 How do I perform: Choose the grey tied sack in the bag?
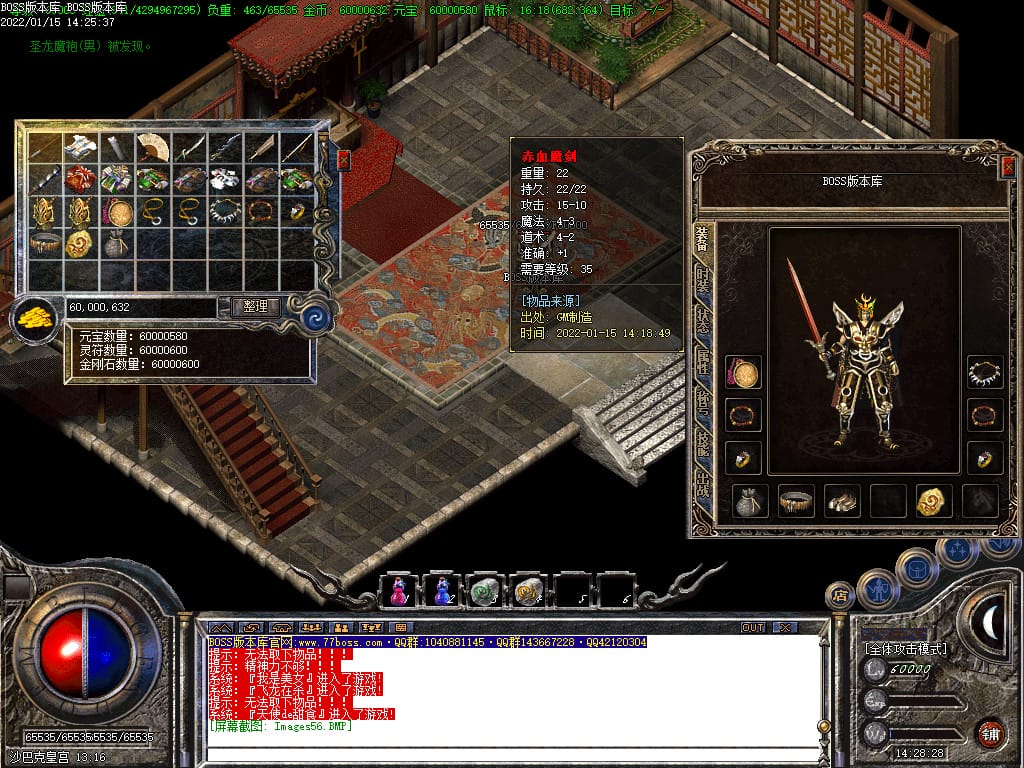point(117,243)
